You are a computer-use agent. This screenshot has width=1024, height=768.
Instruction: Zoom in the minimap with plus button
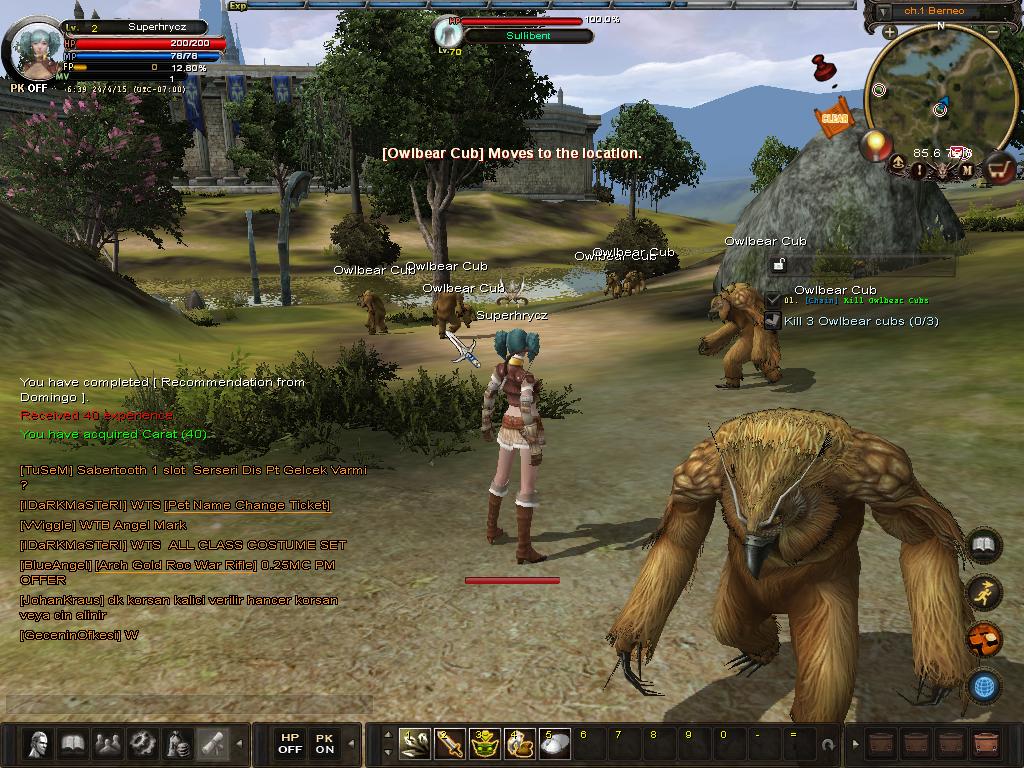889,32
